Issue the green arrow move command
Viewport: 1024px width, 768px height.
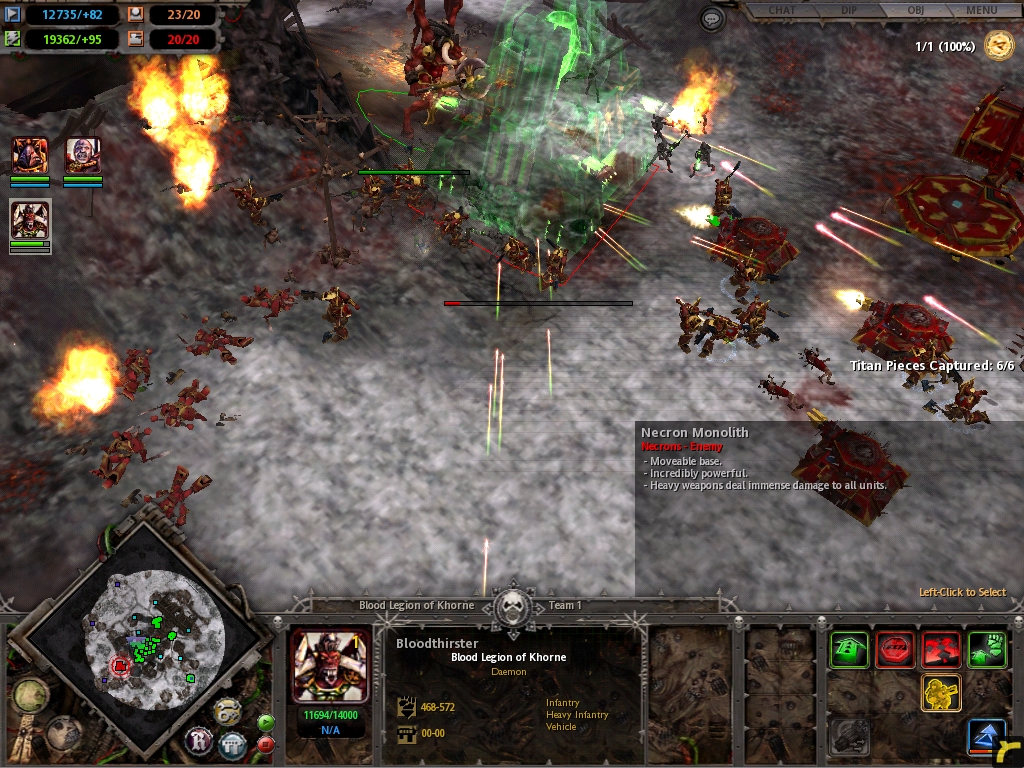849,650
